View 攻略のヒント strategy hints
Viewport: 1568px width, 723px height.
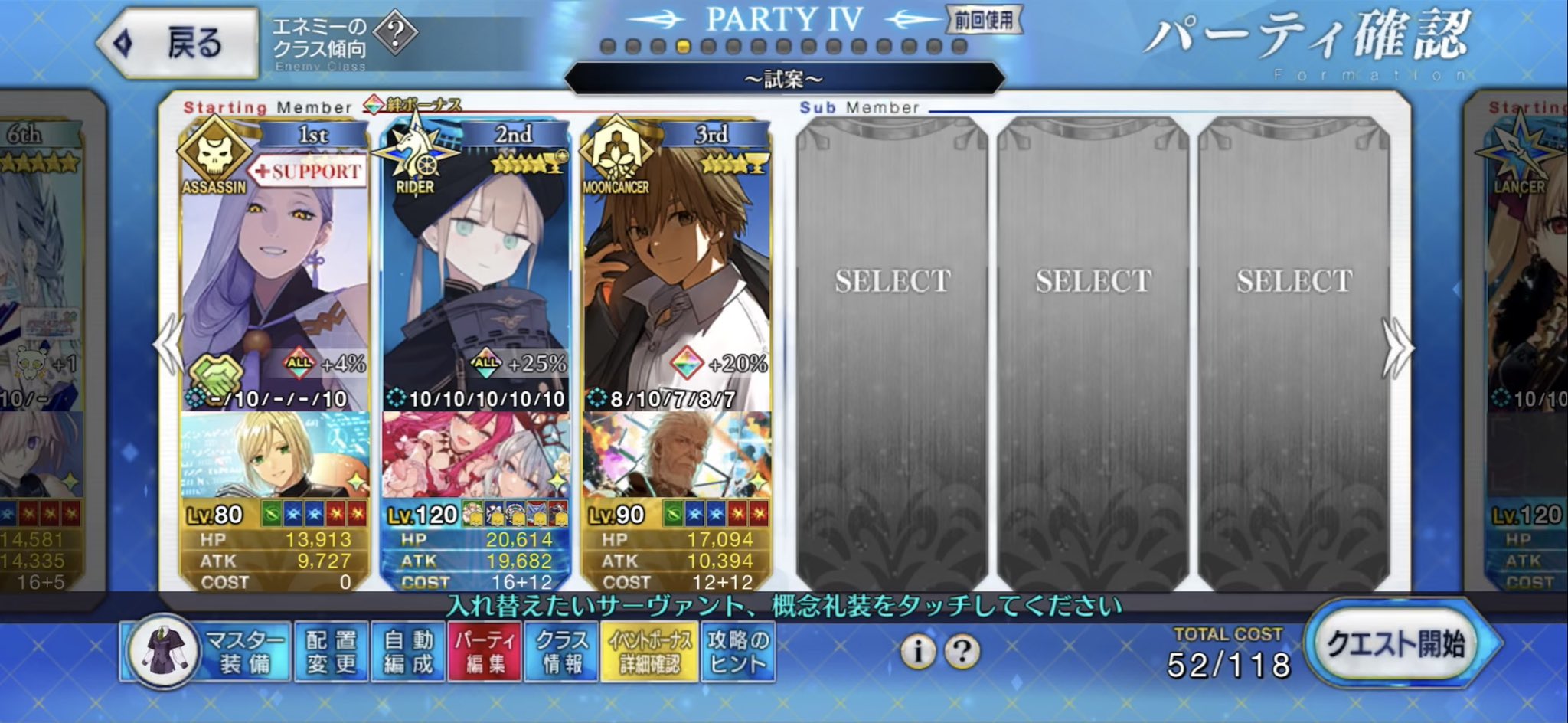738,652
